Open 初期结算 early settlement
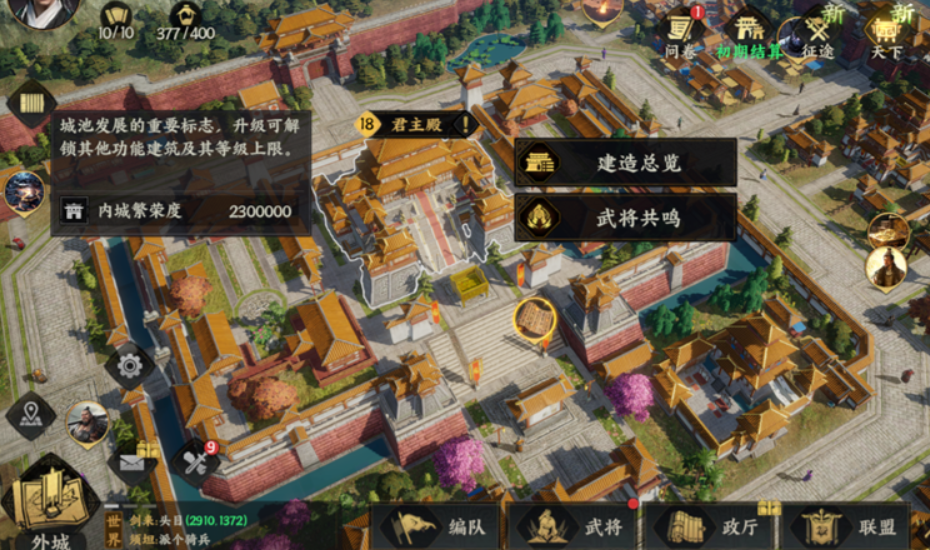Viewport: 930px width, 550px height. point(748,32)
